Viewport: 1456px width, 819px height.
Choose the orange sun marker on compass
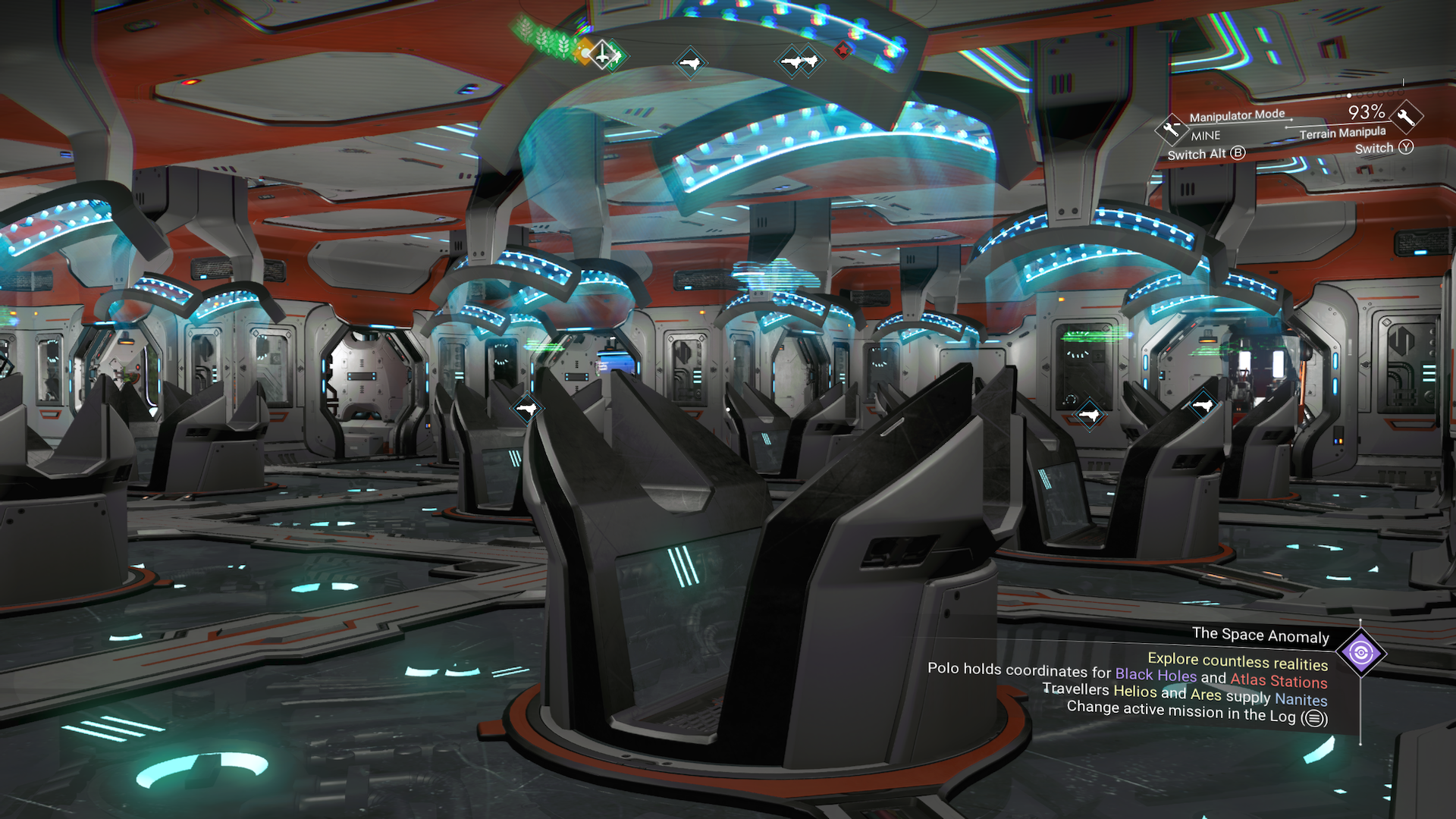[x=584, y=52]
